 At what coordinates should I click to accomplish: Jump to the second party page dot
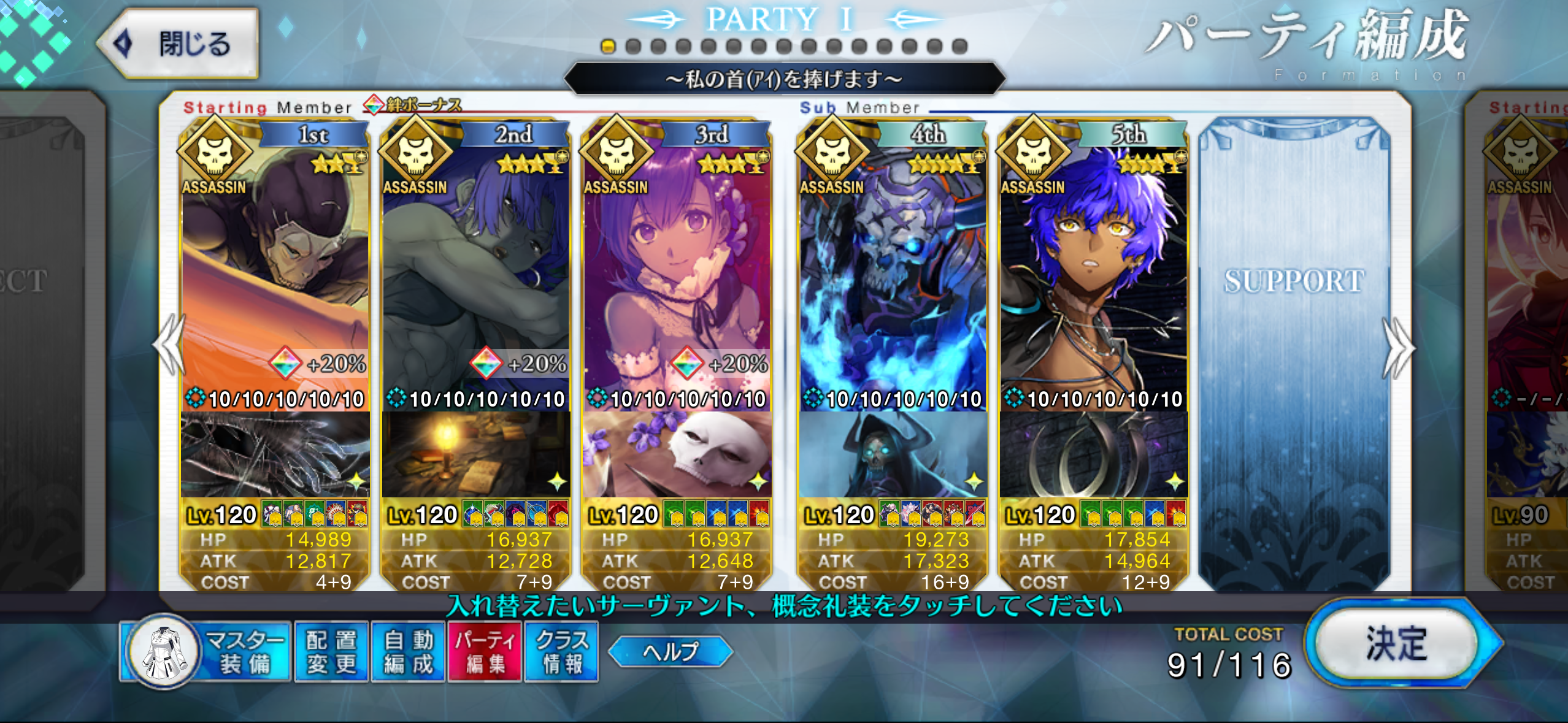633,47
